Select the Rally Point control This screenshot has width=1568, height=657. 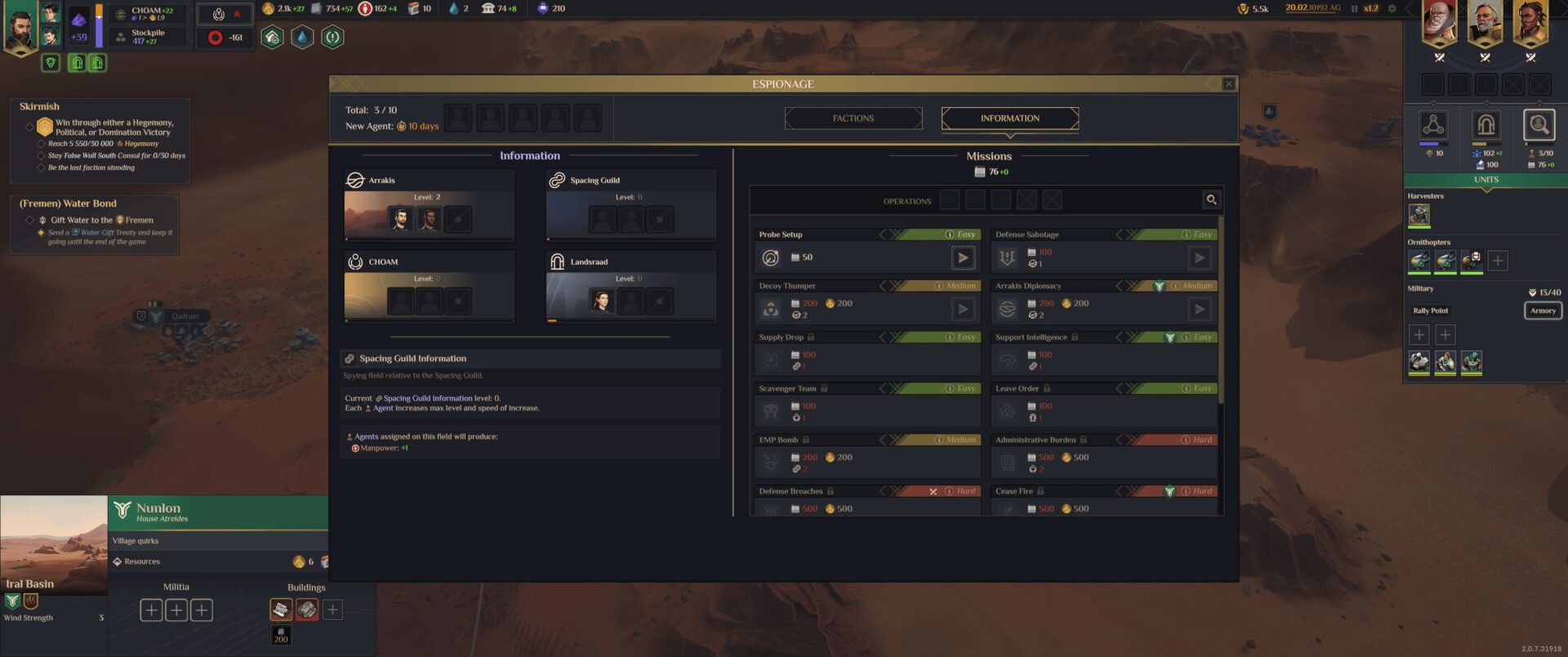(x=1431, y=311)
